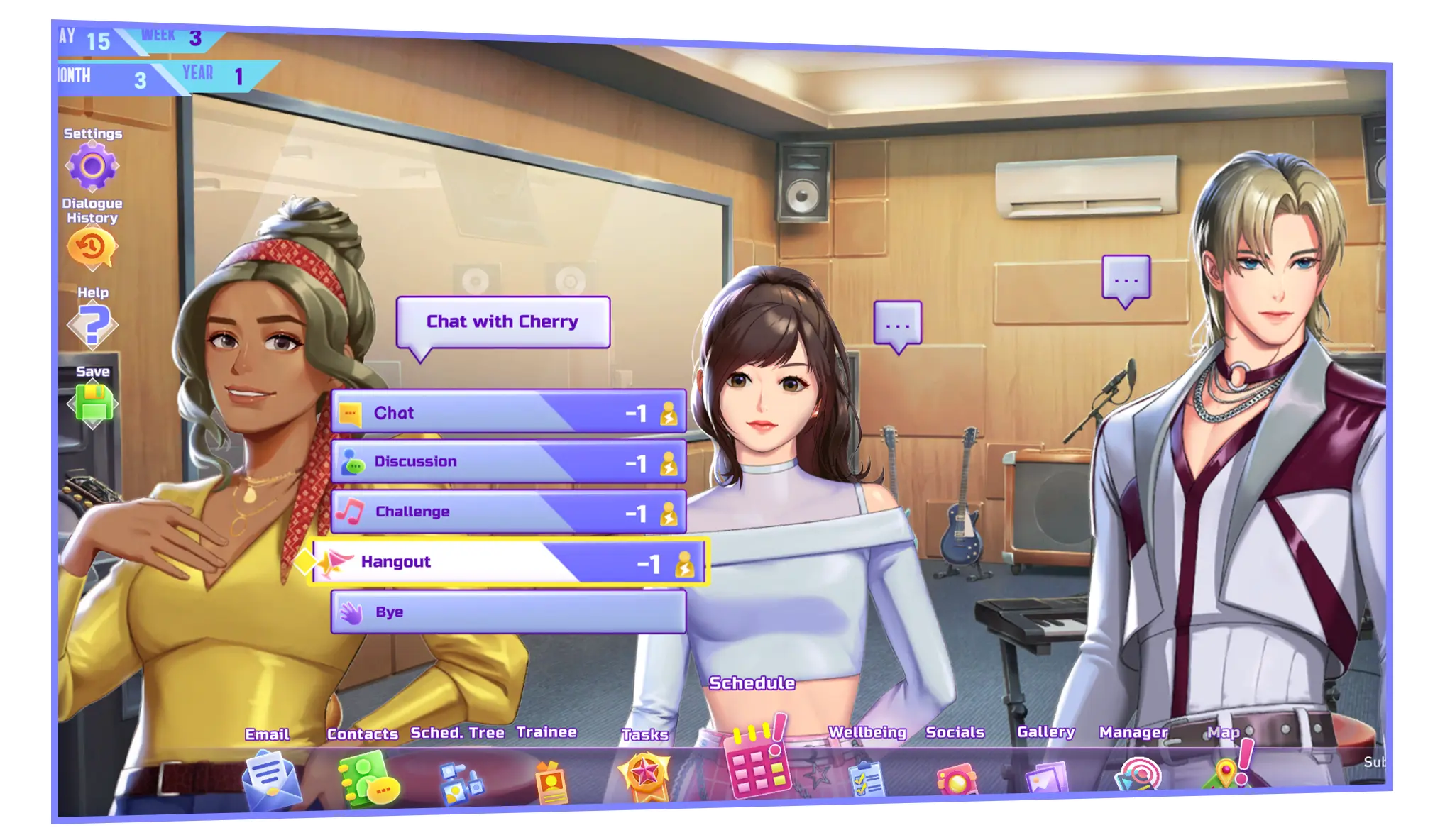Open the Manager icon
The width and height of the screenshot is (1445, 840).
(1137, 775)
